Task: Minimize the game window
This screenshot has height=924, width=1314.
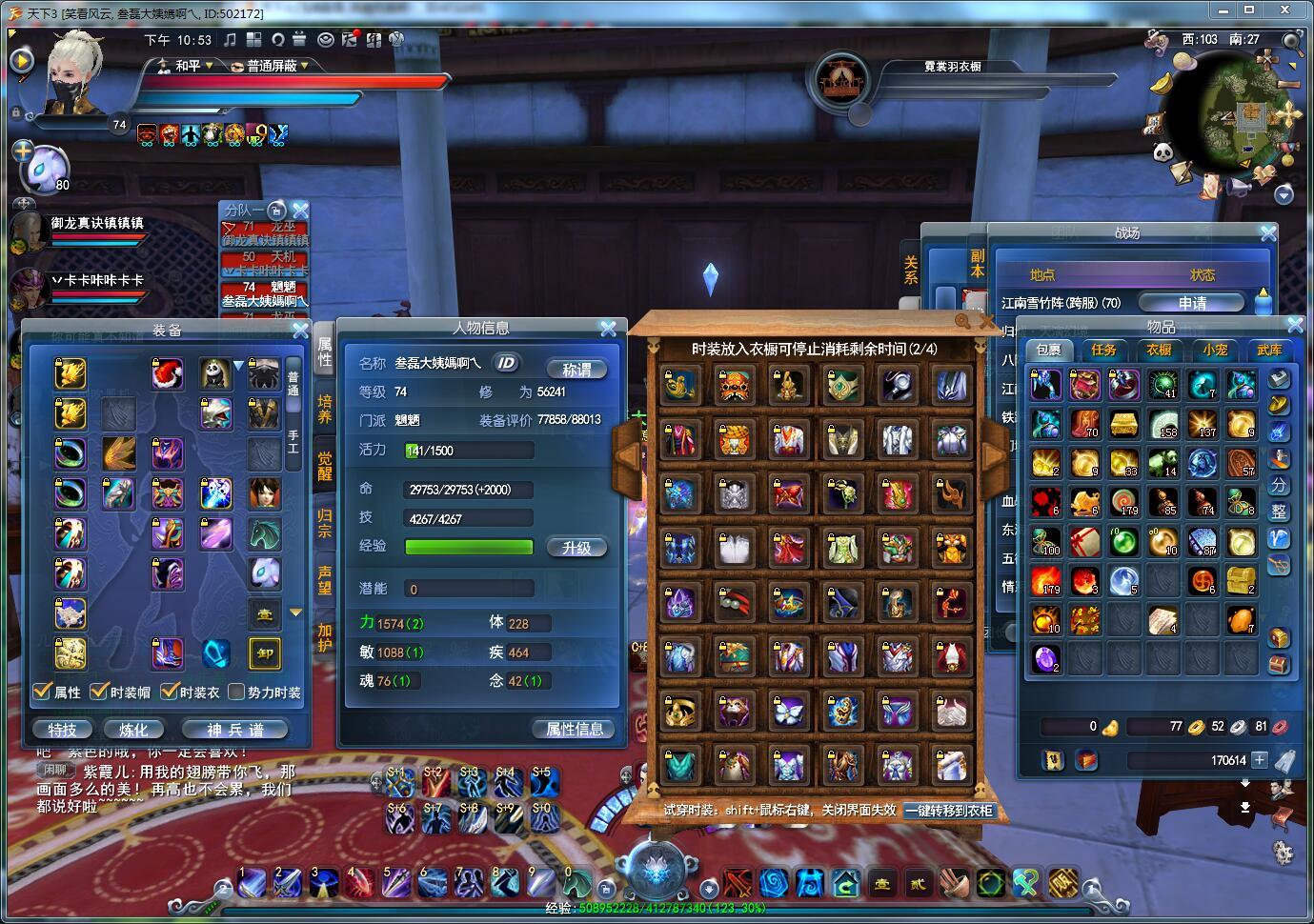Action: [1223, 10]
